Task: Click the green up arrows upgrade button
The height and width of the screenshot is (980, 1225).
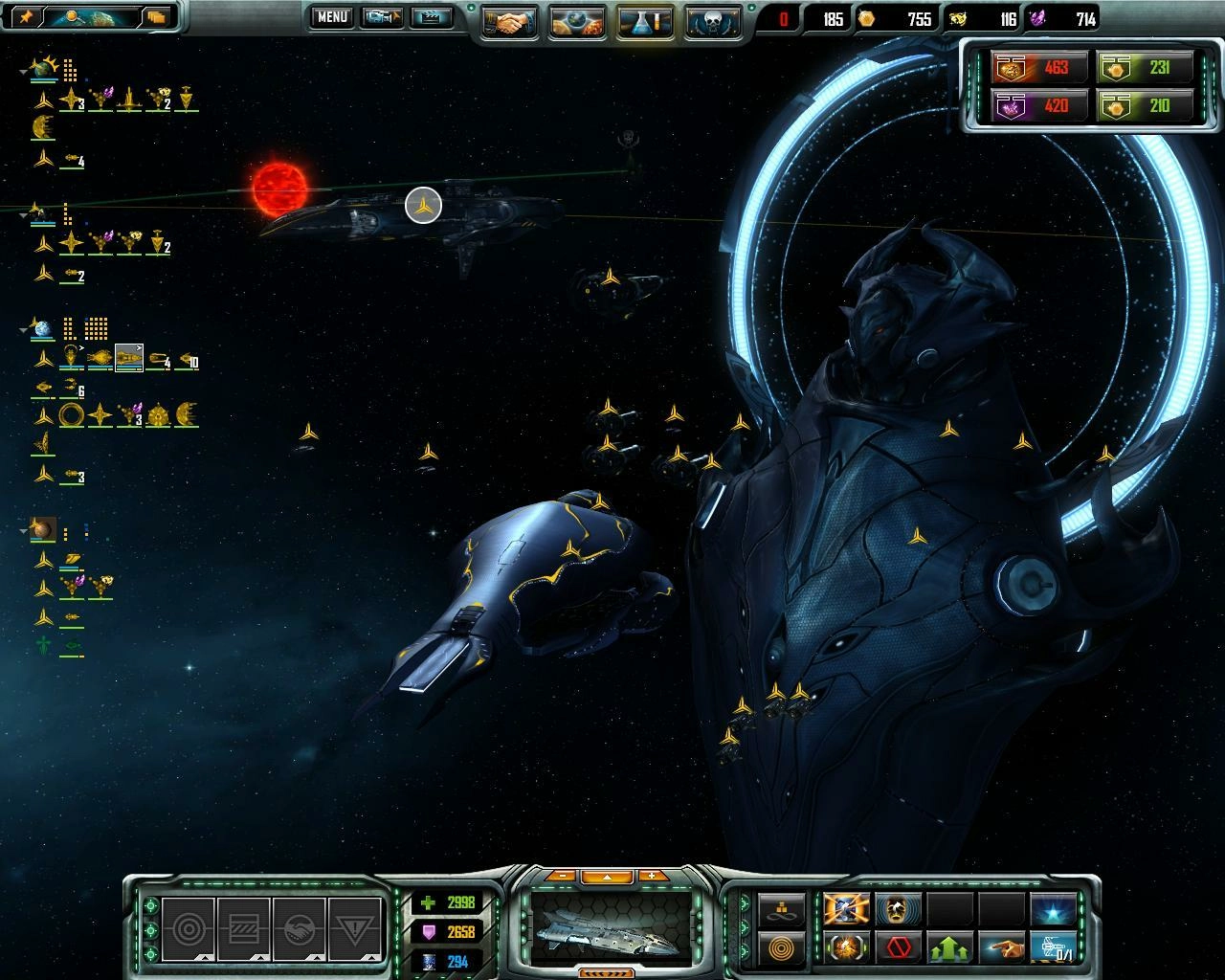Action: point(950,947)
